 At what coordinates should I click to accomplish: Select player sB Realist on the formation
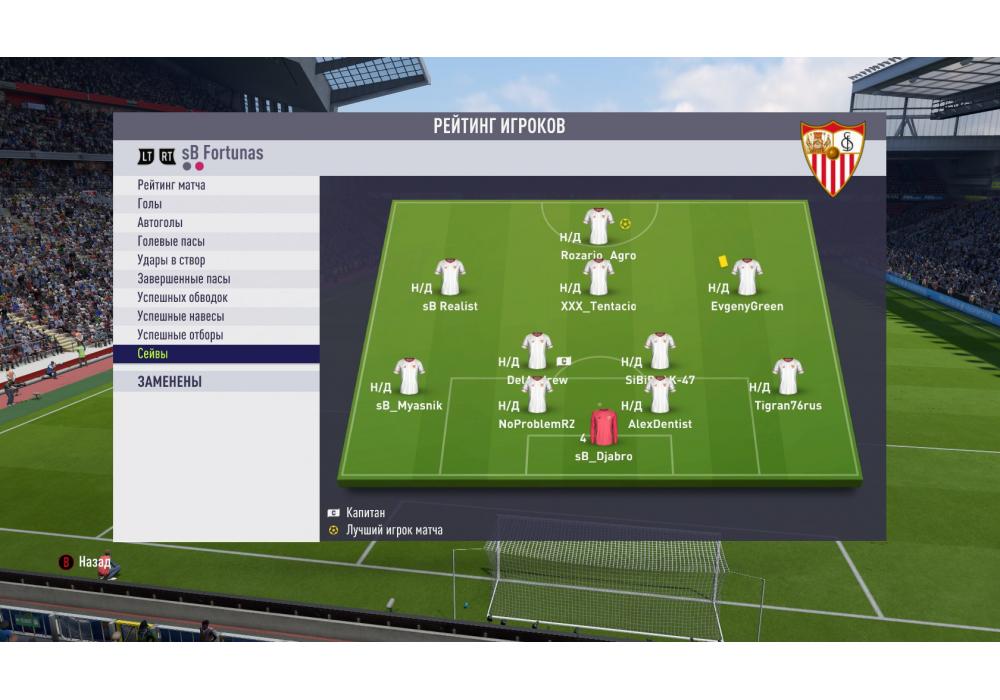[450, 277]
